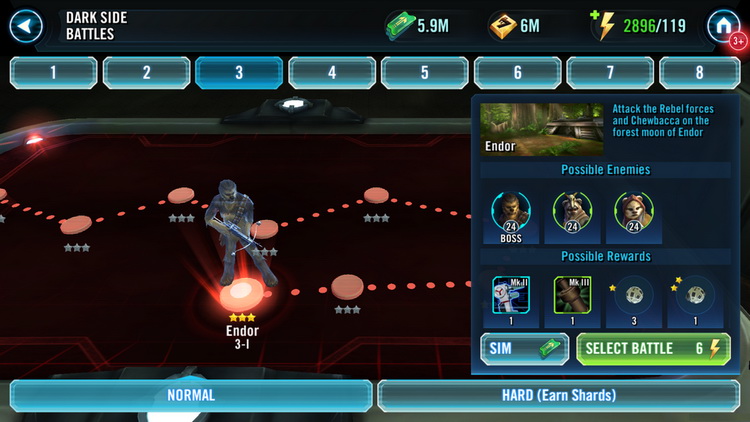Add energy via the lightning bolt icon
The height and width of the screenshot is (422, 750).
coord(605,25)
